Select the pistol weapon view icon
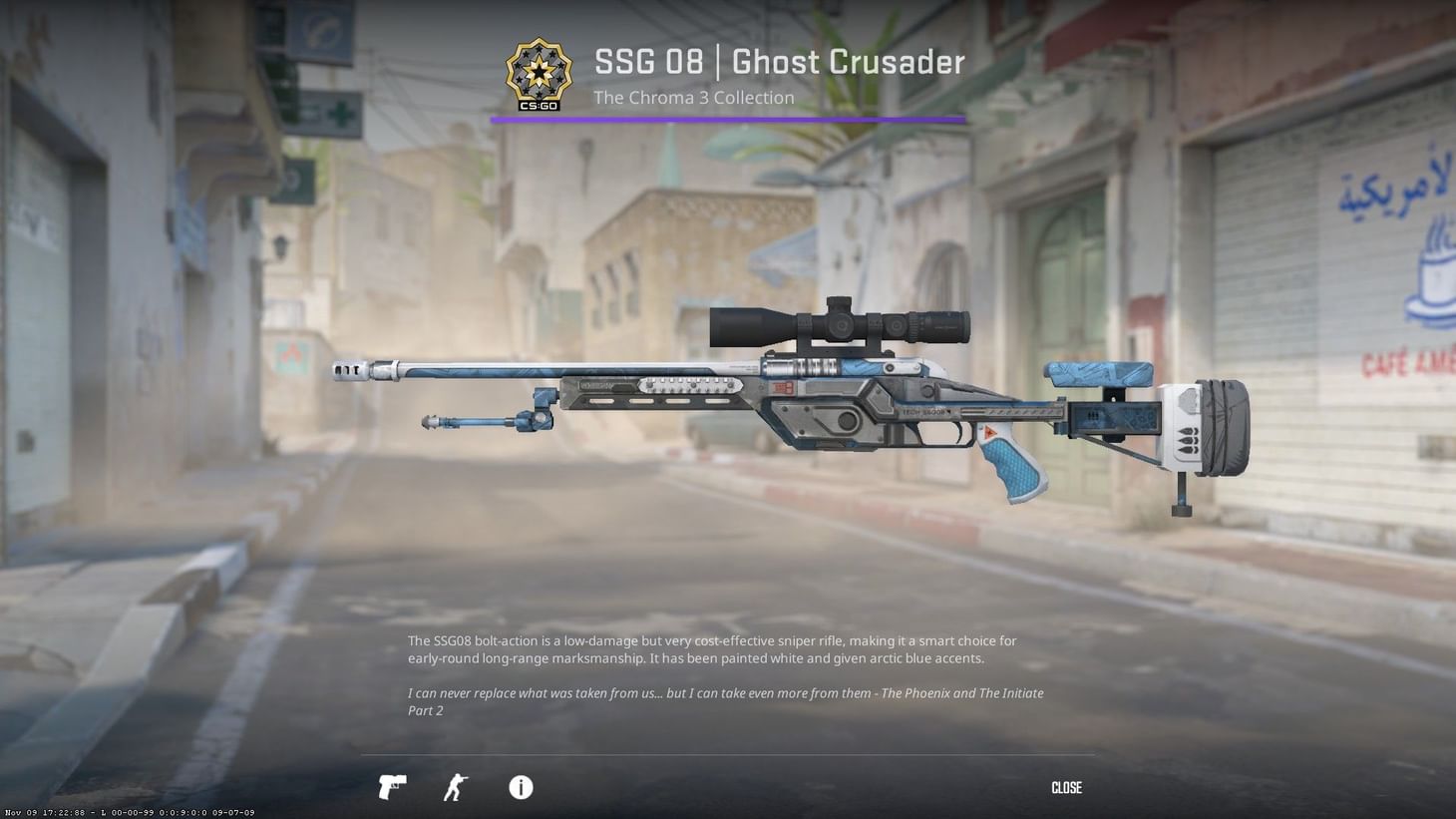 point(392,787)
